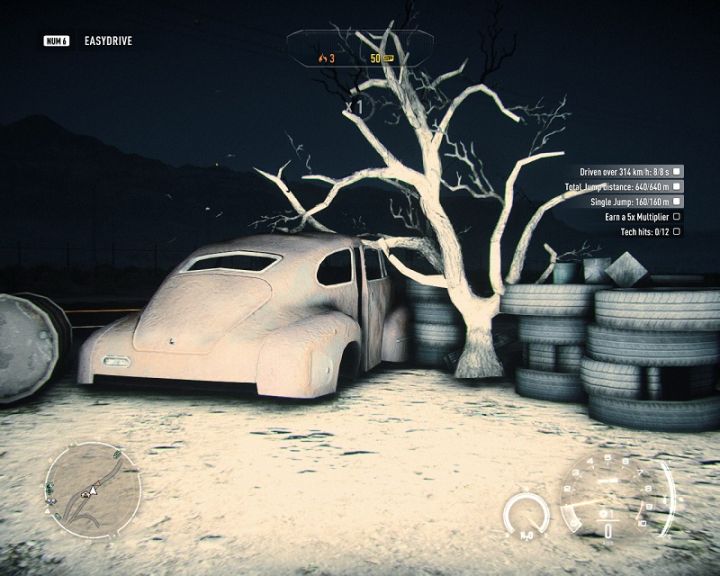
Task: Select the Tech hits objective
Action: coord(650,232)
